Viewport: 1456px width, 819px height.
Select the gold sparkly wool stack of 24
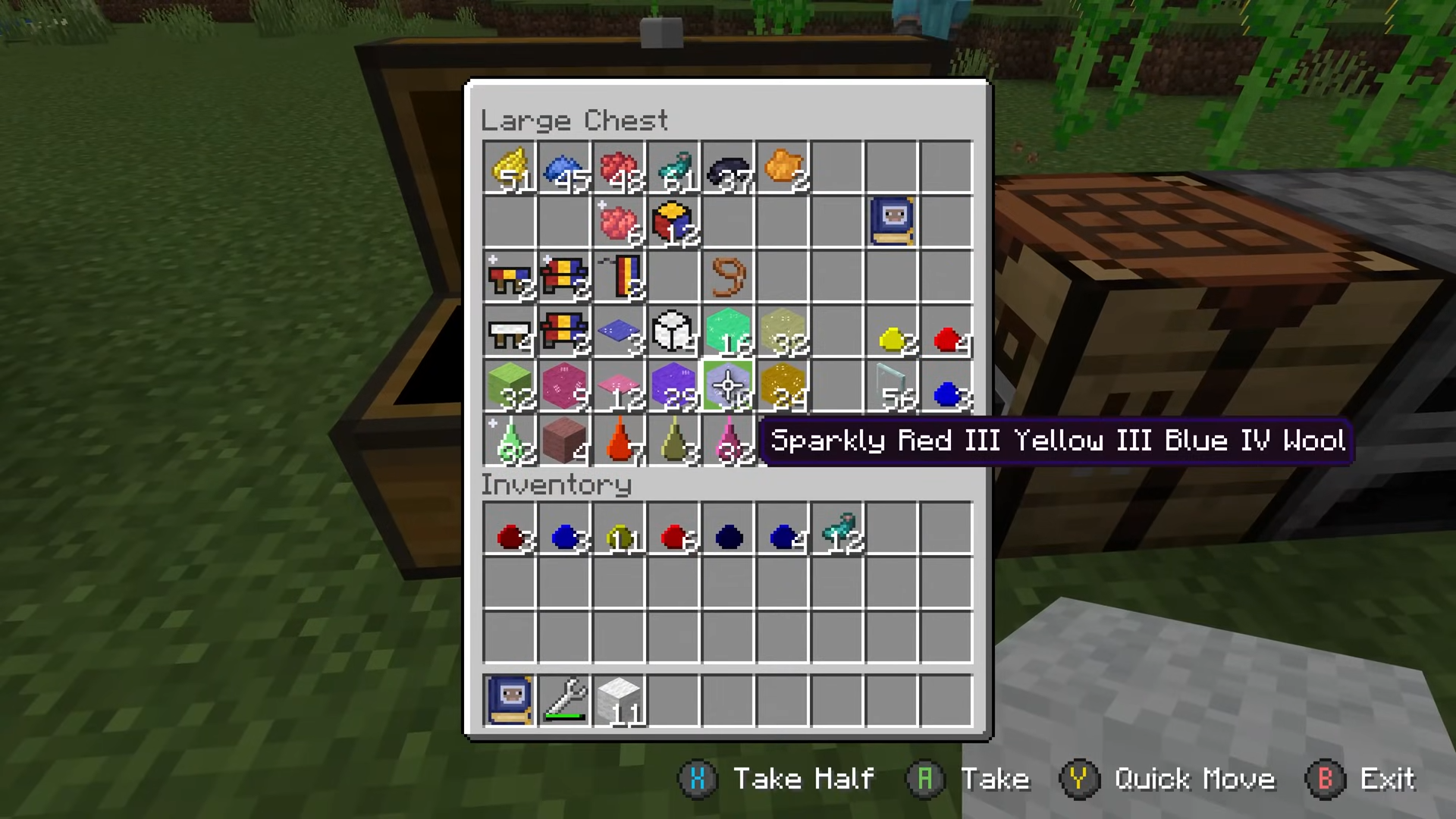pyautogui.click(x=783, y=386)
